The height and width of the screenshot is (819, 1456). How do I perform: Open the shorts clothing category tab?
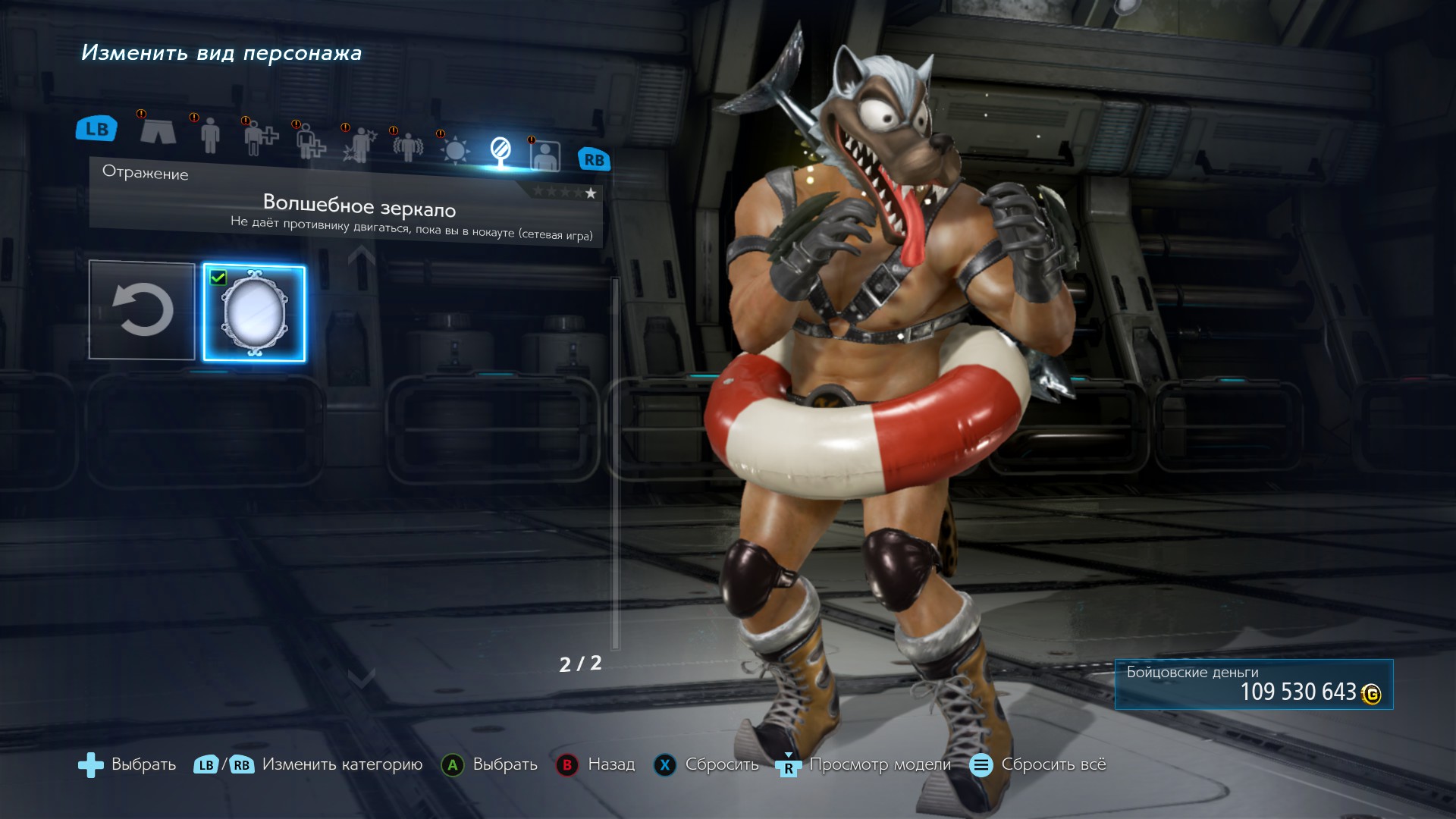coord(158,131)
